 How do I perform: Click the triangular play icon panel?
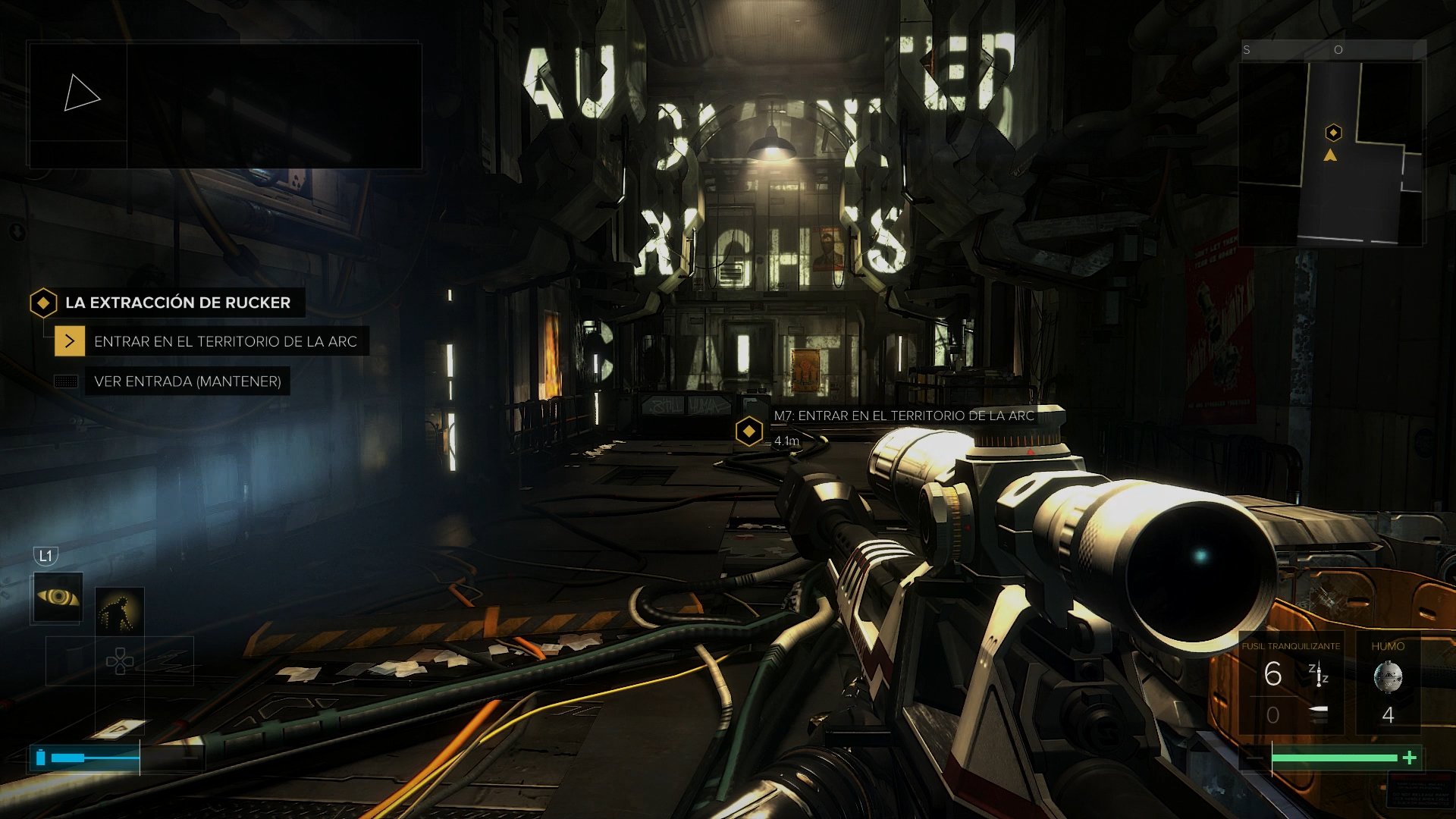point(80,93)
